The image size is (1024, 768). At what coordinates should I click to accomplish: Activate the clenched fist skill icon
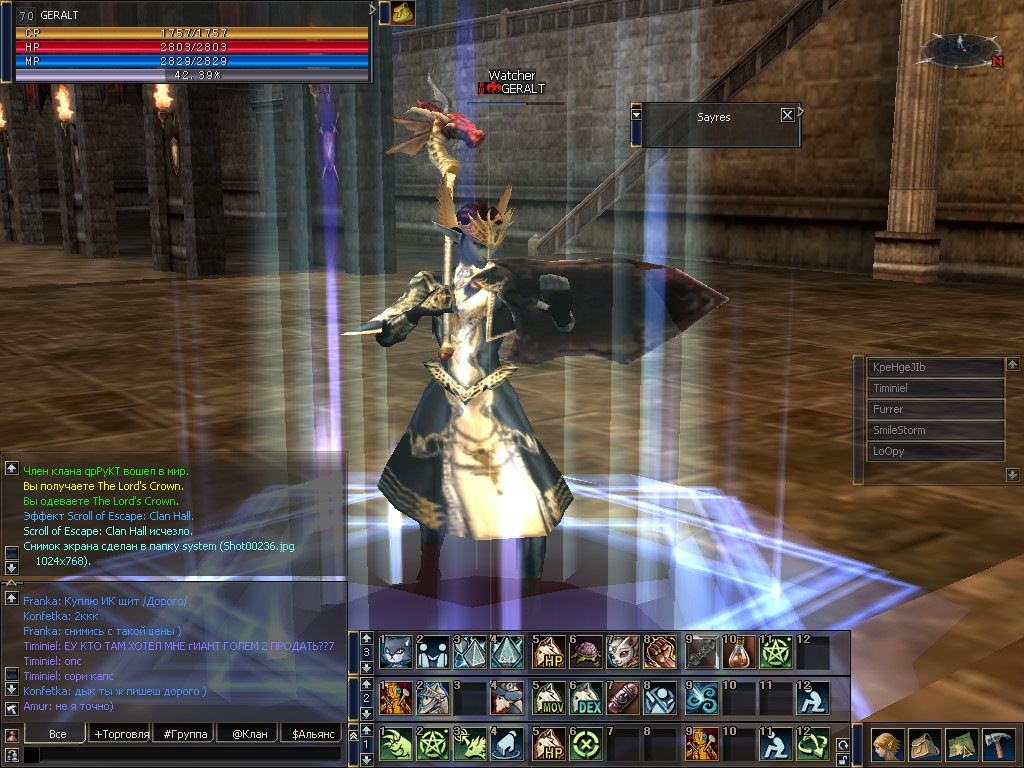[x=662, y=653]
